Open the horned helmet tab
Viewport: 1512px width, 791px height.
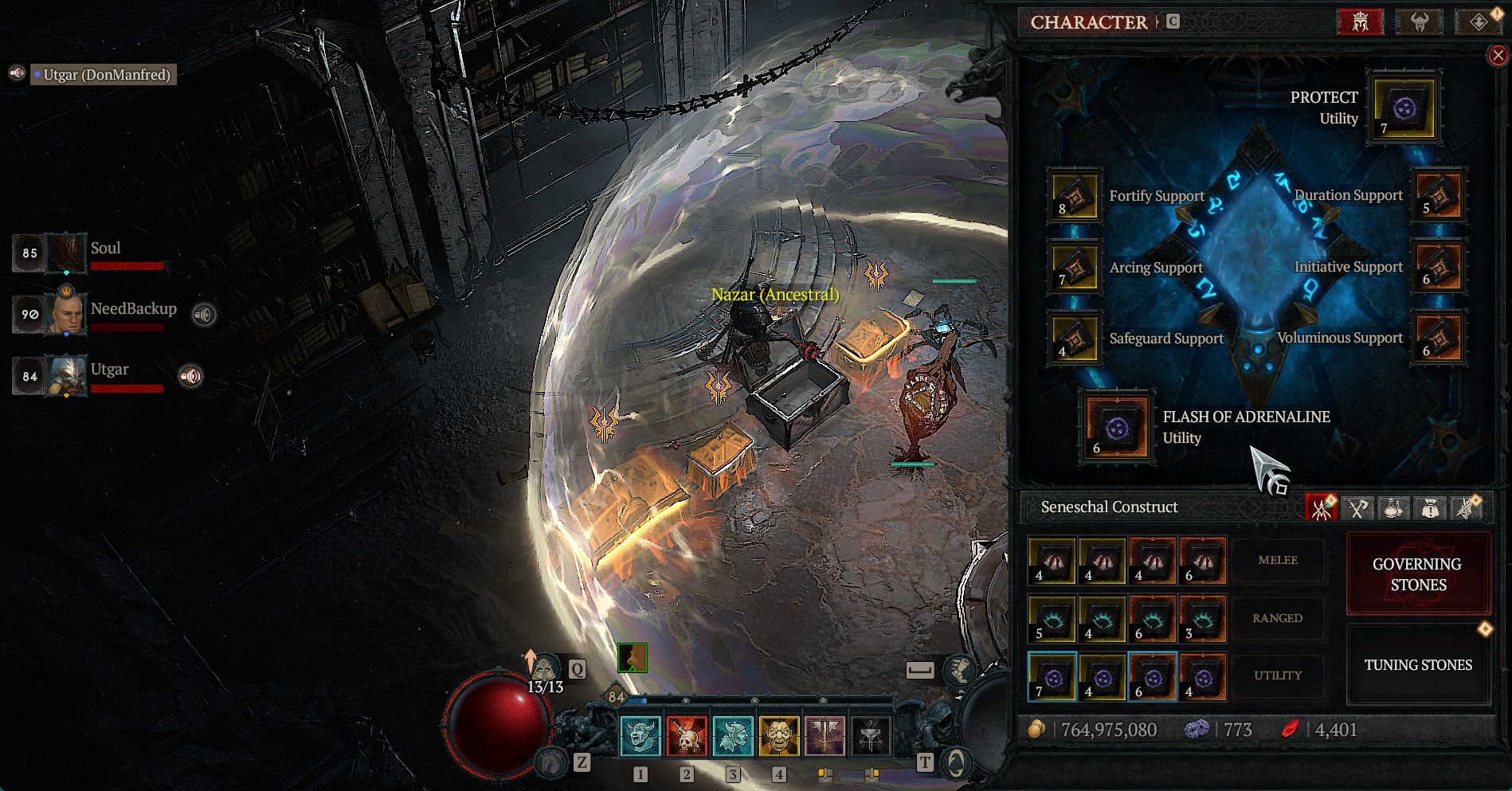[1419, 22]
